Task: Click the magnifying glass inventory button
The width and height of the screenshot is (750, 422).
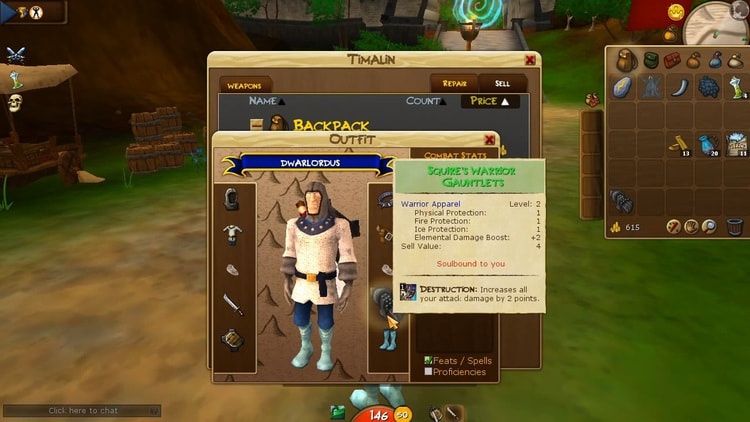Action: coord(709,227)
